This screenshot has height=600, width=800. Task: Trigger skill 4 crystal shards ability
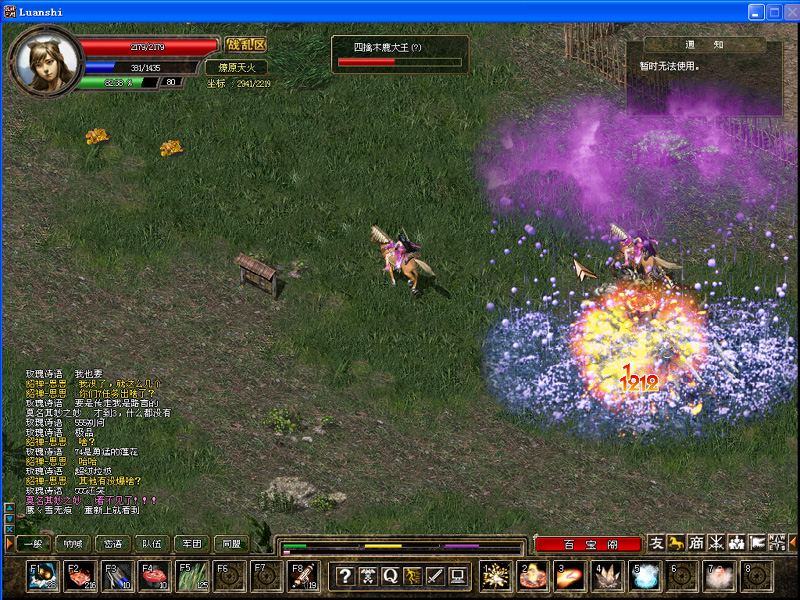tap(608, 576)
